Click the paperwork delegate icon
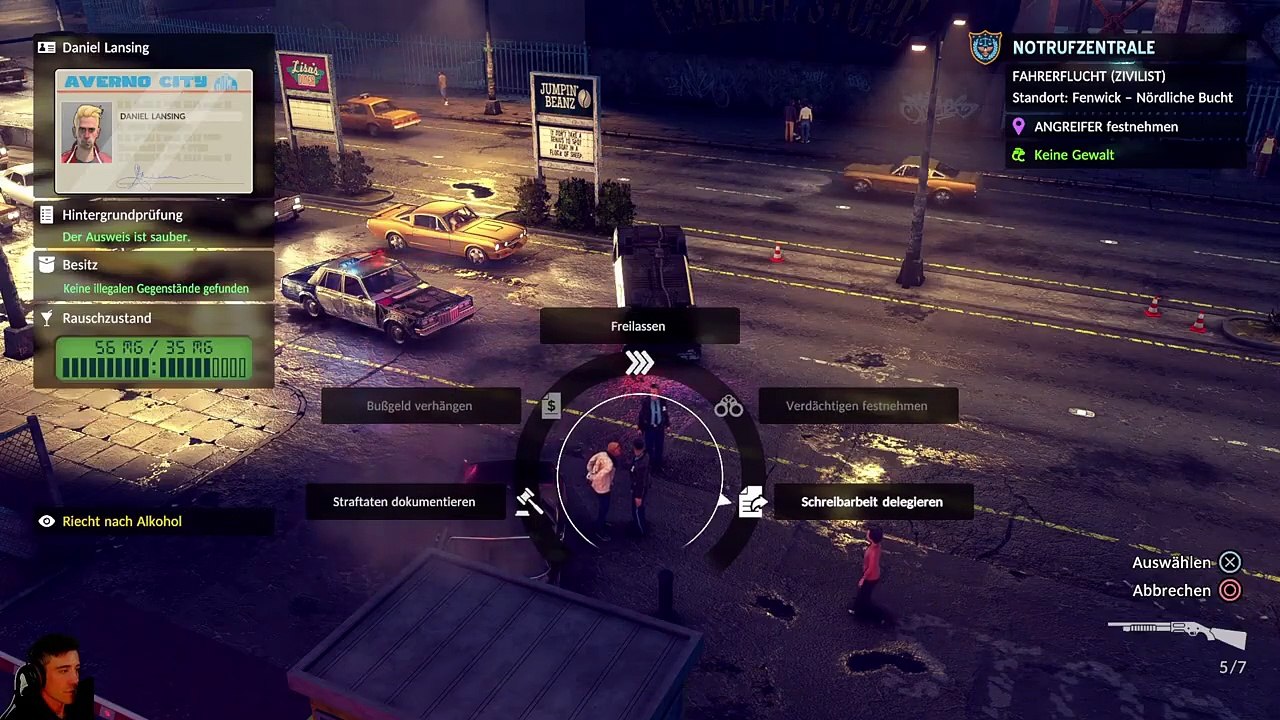1280x720 pixels. 751,502
